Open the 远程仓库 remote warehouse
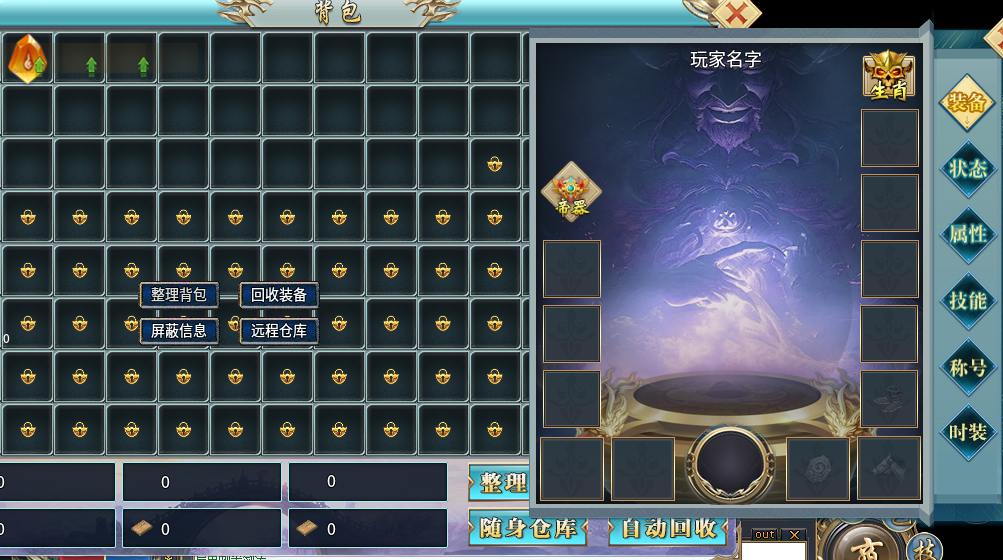Viewport: 1003px width, 560px height. [279, 331]
